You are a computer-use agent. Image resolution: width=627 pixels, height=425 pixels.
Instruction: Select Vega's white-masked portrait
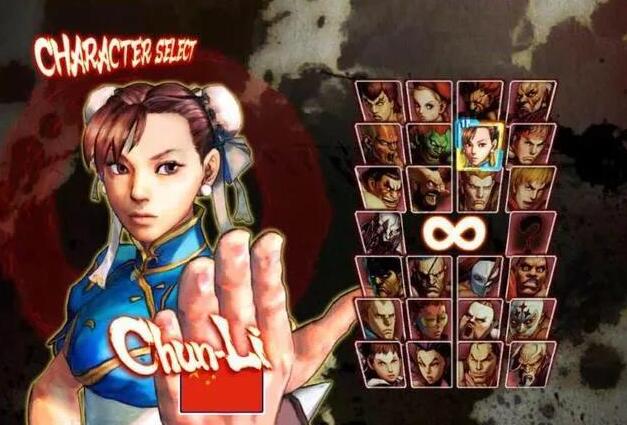click(481, 277)
